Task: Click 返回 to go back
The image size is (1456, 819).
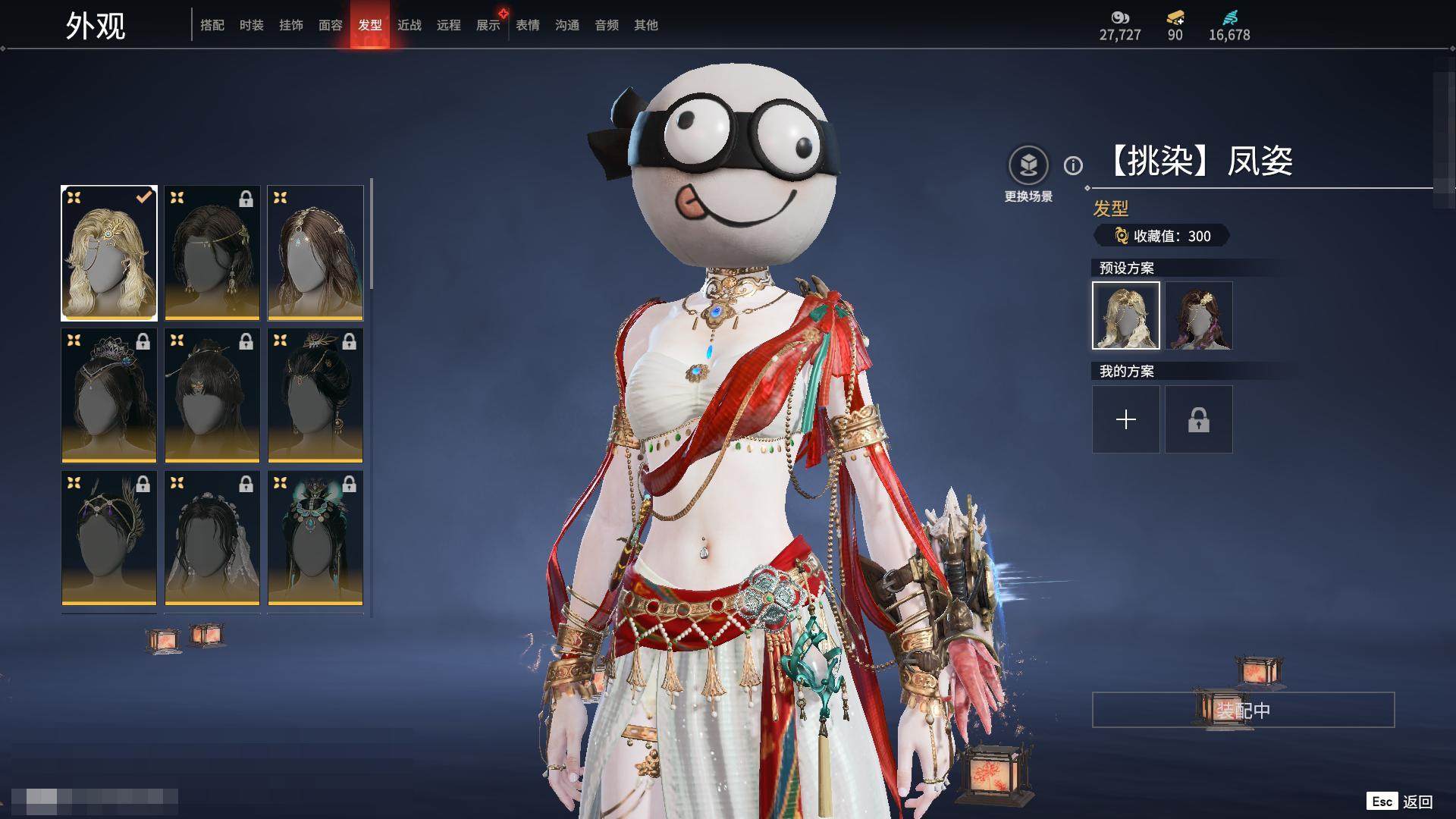Action: (x=1417, y=802)
